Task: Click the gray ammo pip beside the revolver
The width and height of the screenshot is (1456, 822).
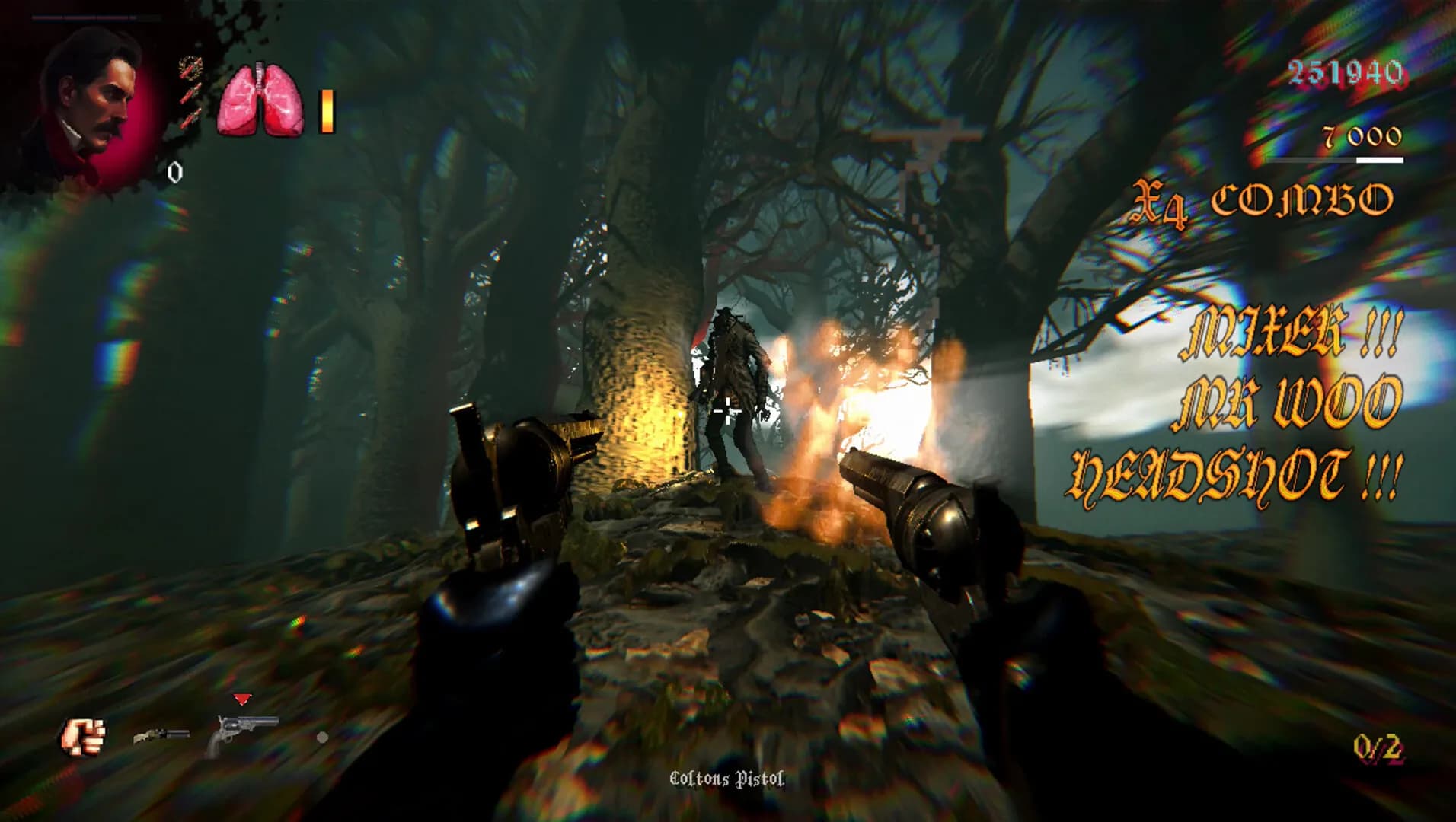Action: 324,738
